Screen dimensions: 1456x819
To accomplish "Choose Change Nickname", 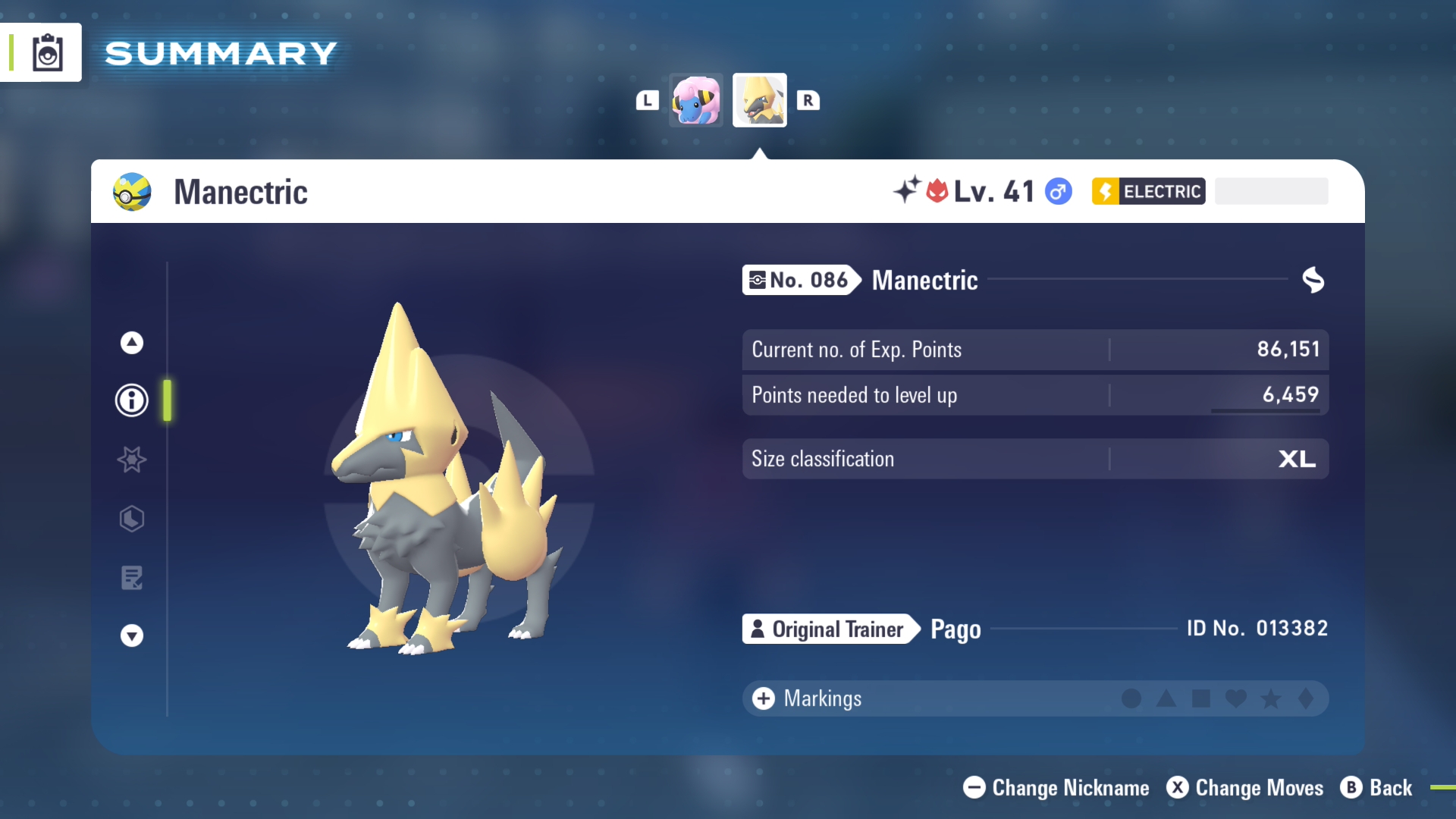I will pyautogui.click(x=1056, y=788).
